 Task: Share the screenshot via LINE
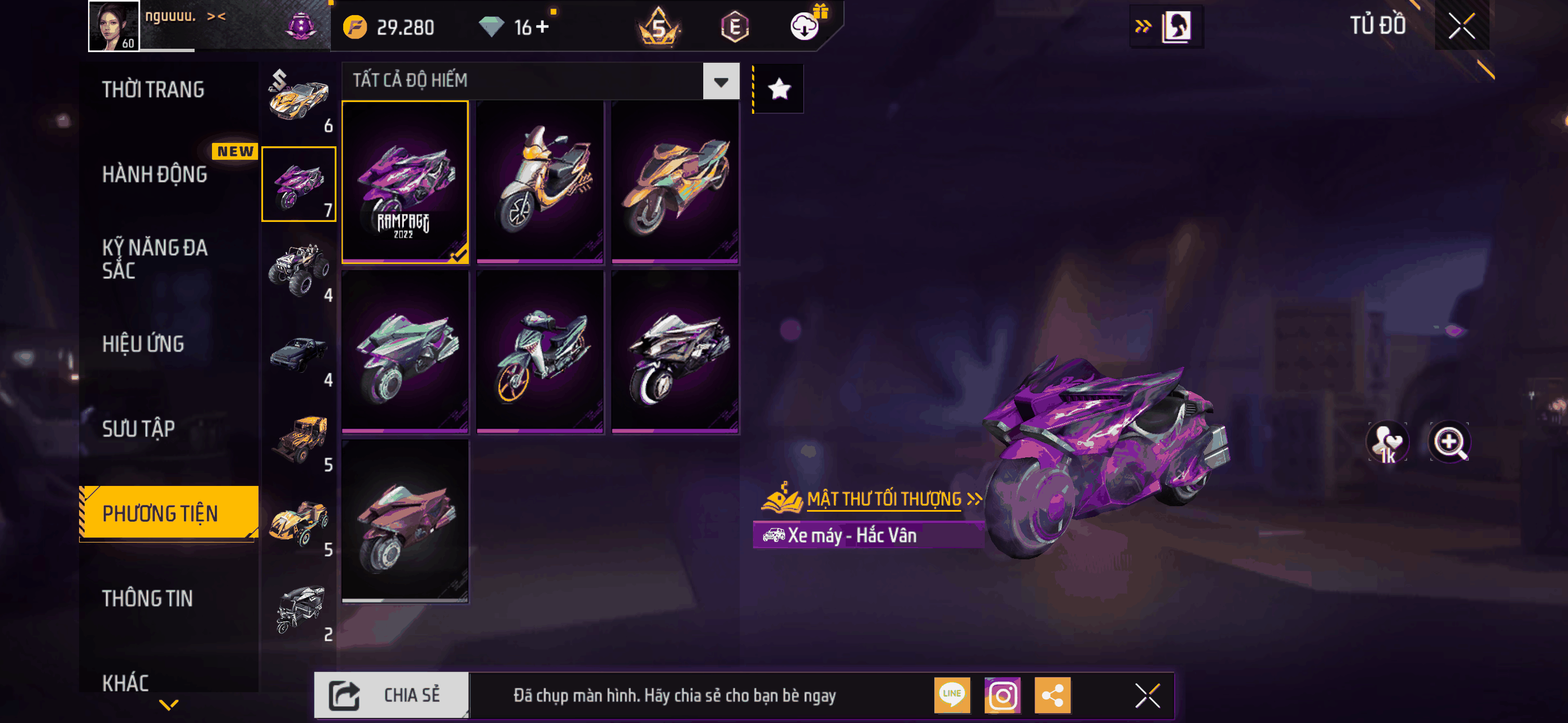pos(952,695)
